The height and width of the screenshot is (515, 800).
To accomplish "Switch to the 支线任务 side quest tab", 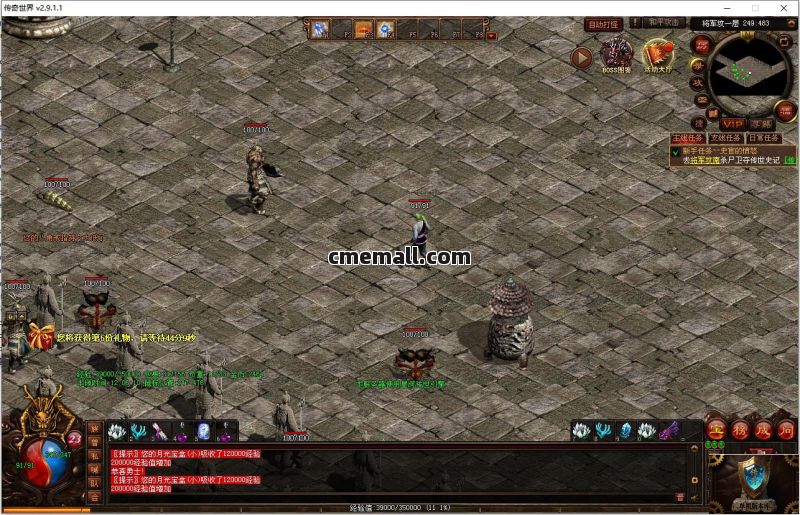I will tap(725, 138).
